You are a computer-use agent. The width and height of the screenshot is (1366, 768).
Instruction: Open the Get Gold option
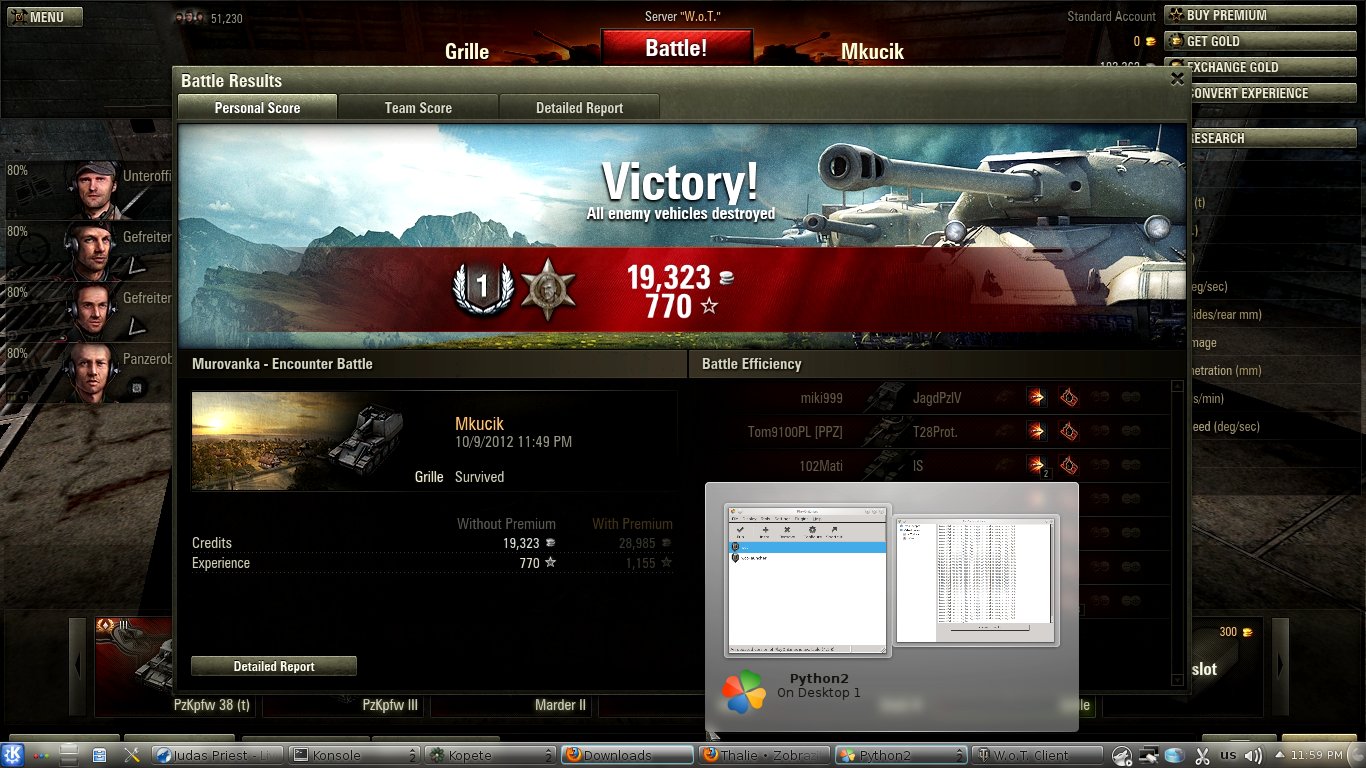(1263, 41)
